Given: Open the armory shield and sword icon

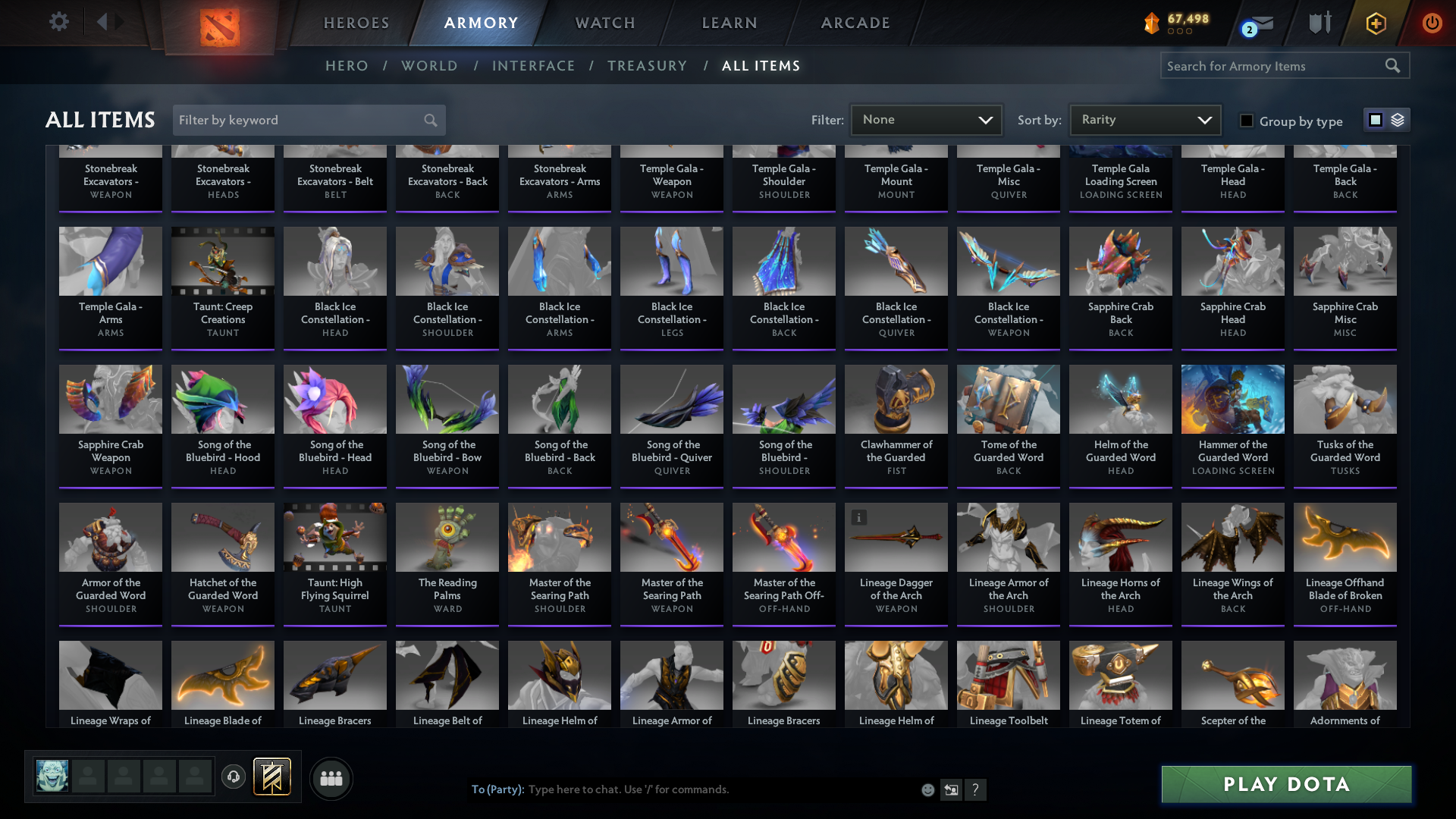Looking at the screenshot, I should point(1318,23).
